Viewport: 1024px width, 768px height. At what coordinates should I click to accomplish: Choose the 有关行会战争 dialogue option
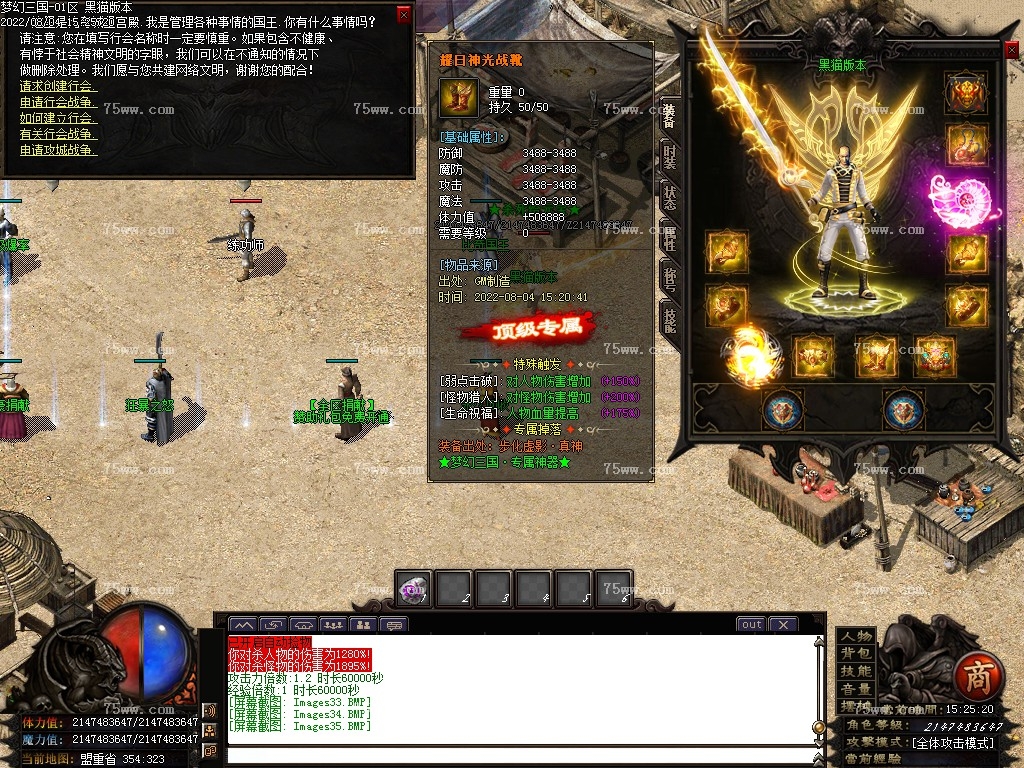coord(58,134)
